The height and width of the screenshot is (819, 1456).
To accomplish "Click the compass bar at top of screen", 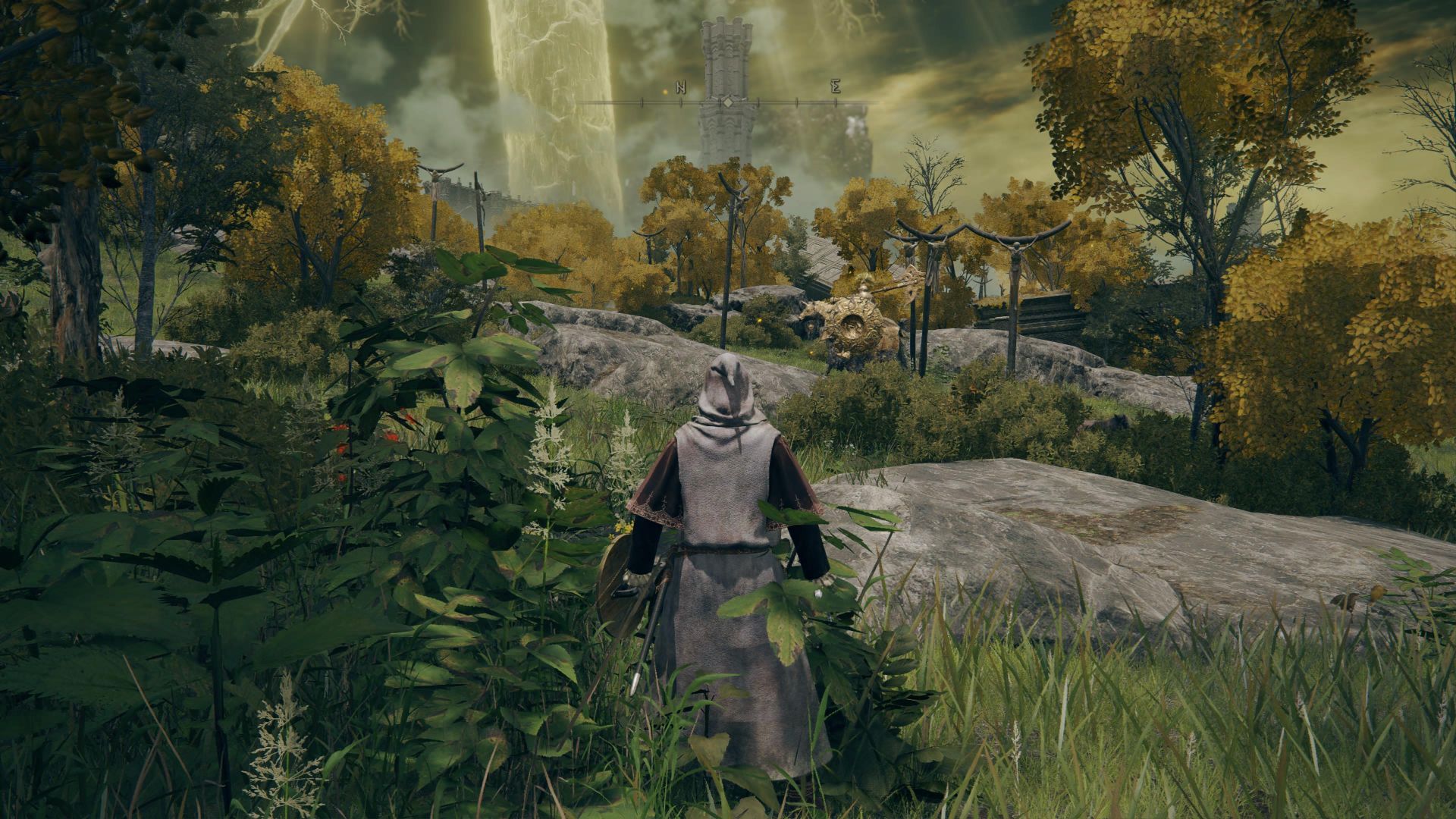I will point(727,101).
